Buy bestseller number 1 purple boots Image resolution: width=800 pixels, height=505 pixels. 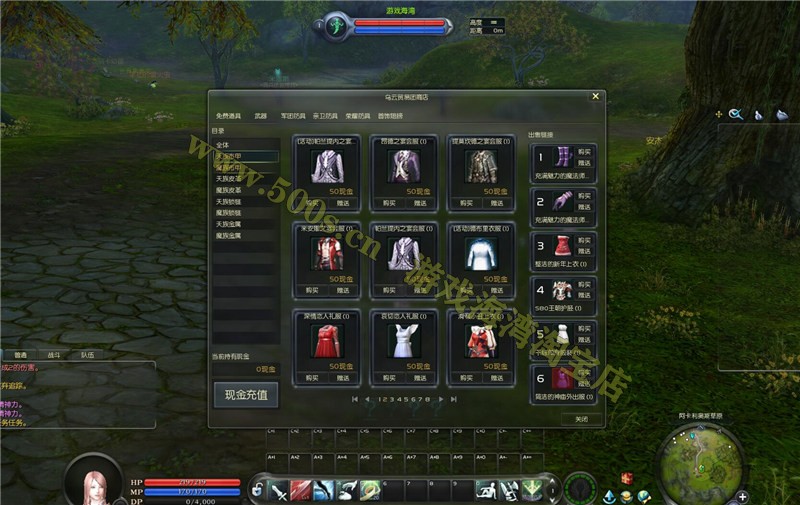584,150
